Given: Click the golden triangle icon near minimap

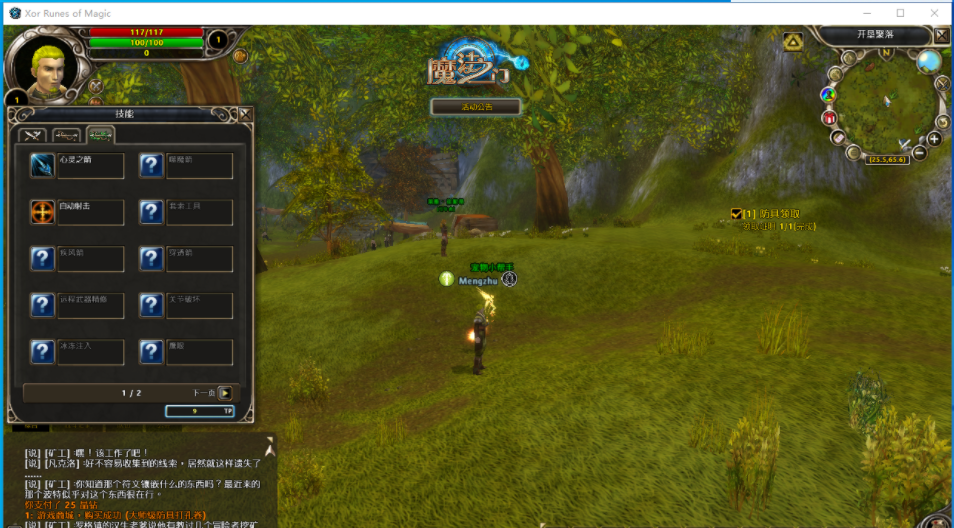Looking at the screenshot, I should pos(793,41).
